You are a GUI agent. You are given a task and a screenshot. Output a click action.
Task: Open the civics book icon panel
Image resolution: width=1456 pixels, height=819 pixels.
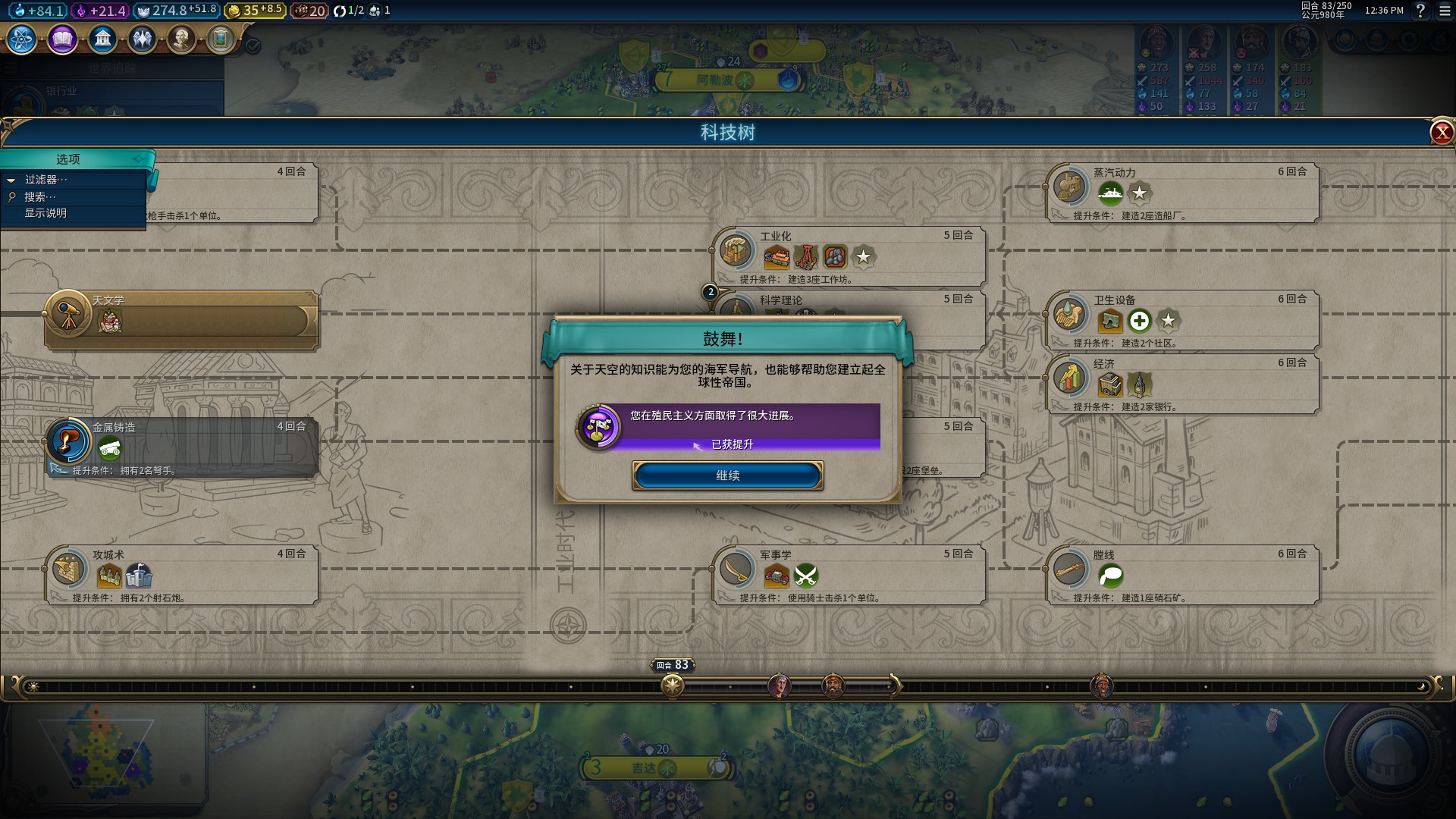(x=62, y=39)
